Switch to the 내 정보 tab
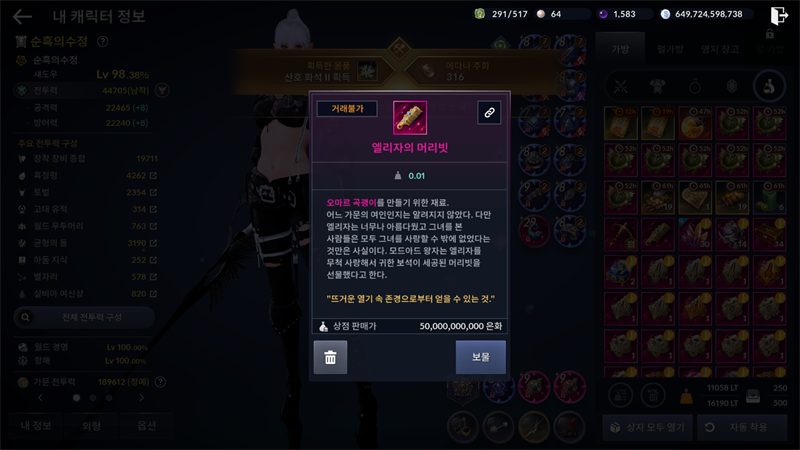This screenshot has width=800, height=450. point(37,426)
